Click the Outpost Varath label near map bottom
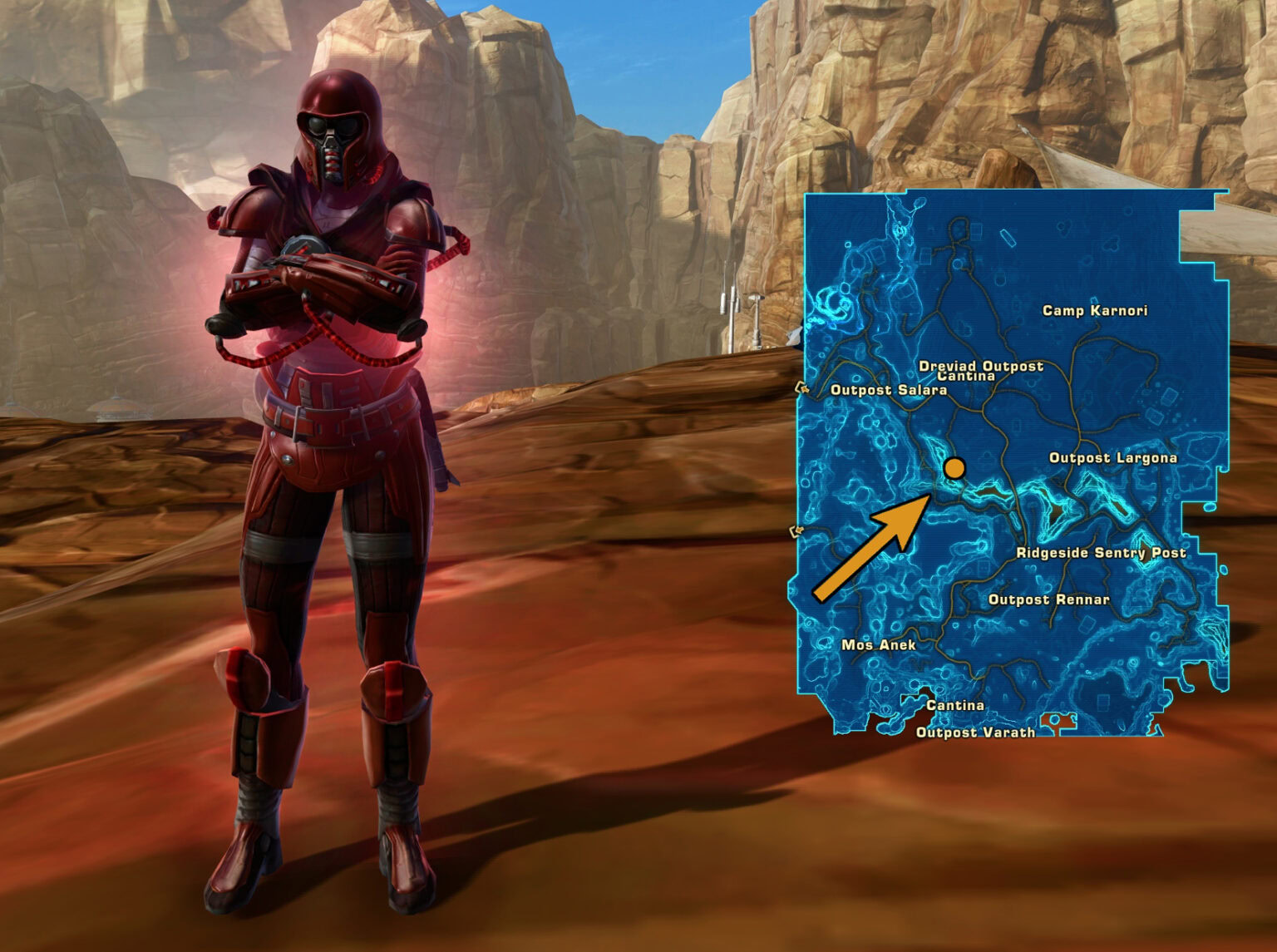 click(x=975, y=732)
